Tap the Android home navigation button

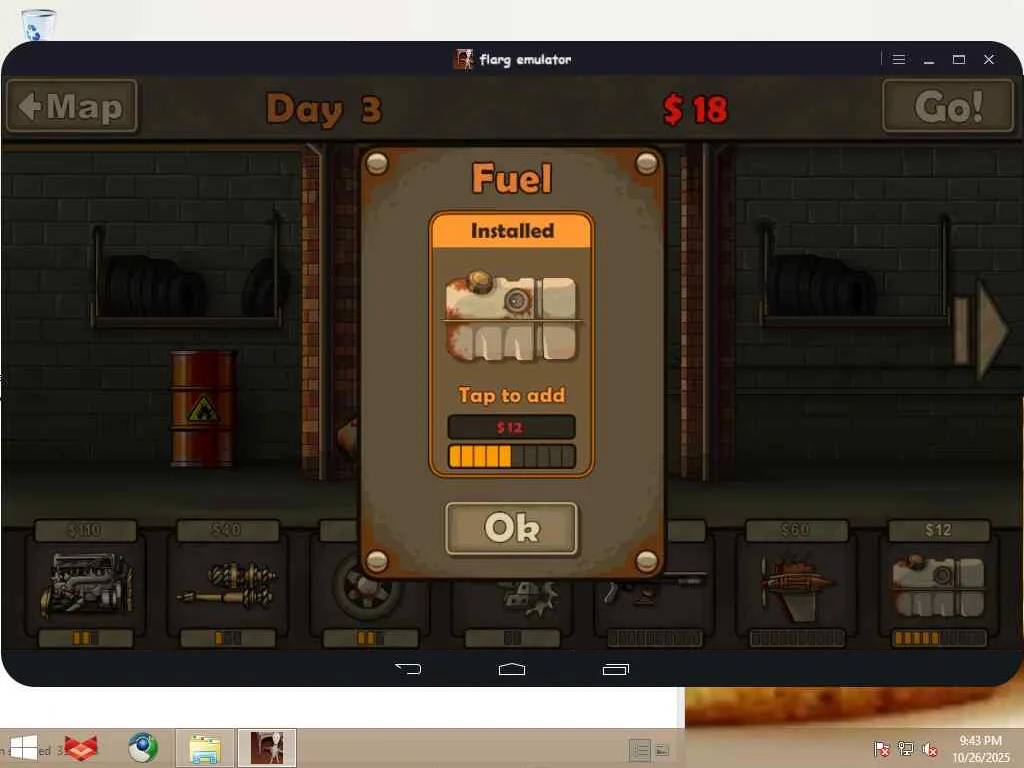pos(512,669)
